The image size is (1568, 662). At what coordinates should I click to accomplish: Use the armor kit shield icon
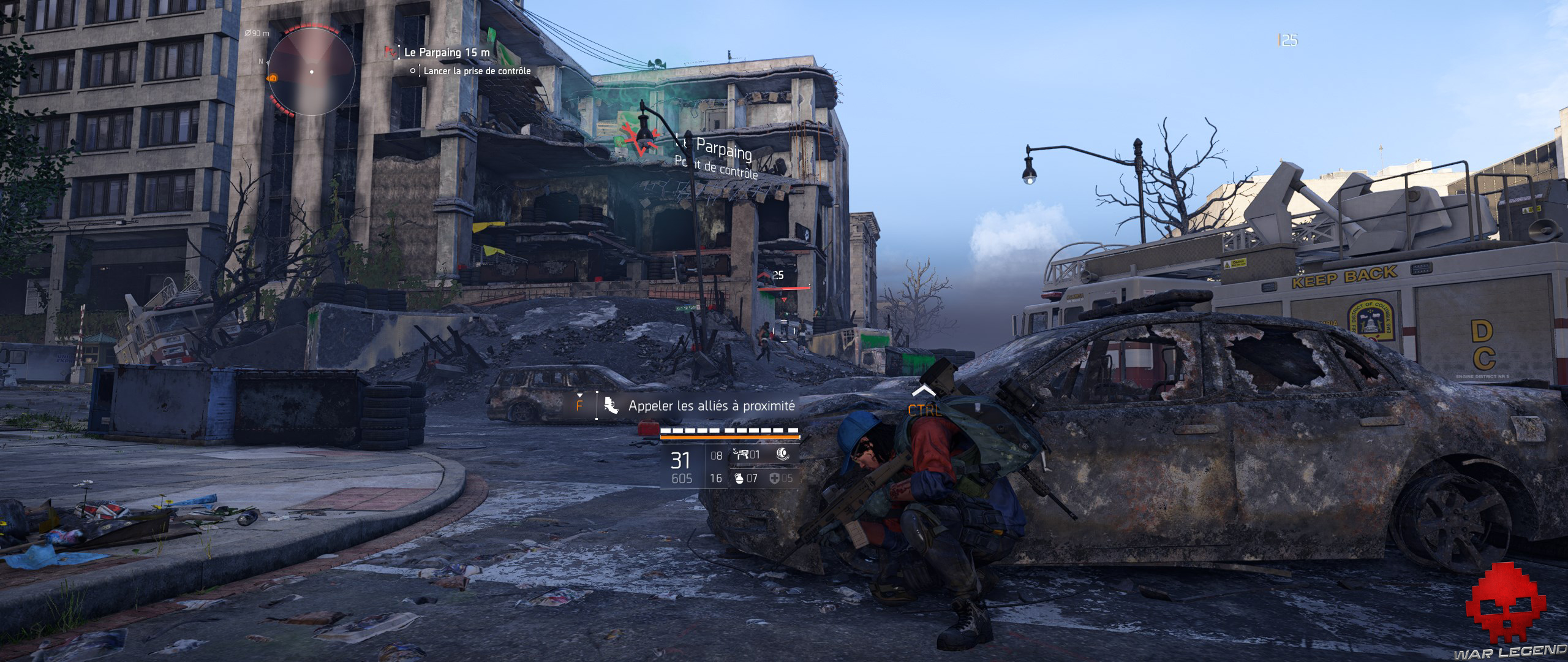coord(774,478)
